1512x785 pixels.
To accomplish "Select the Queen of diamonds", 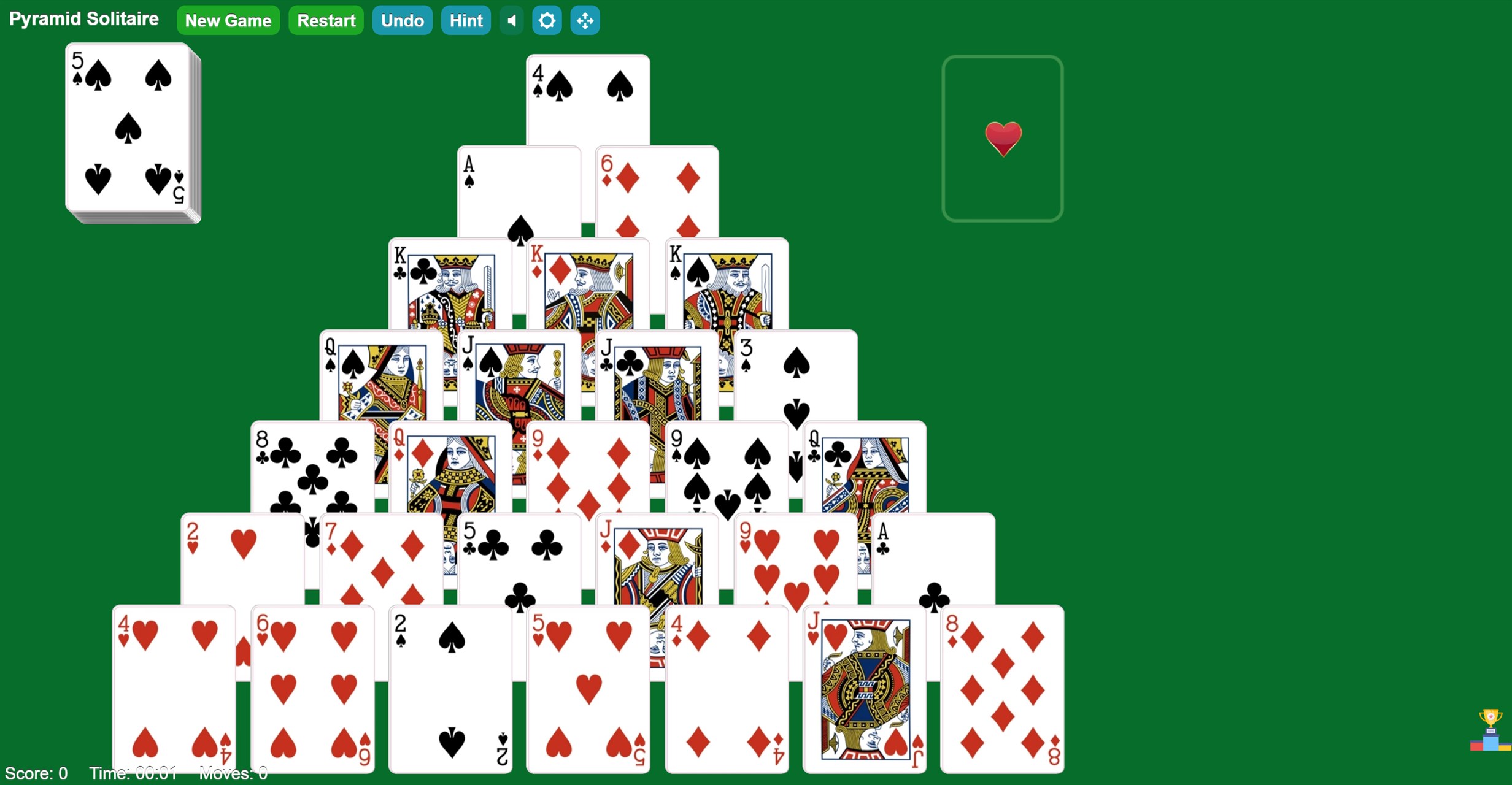I will click(448, 466).
